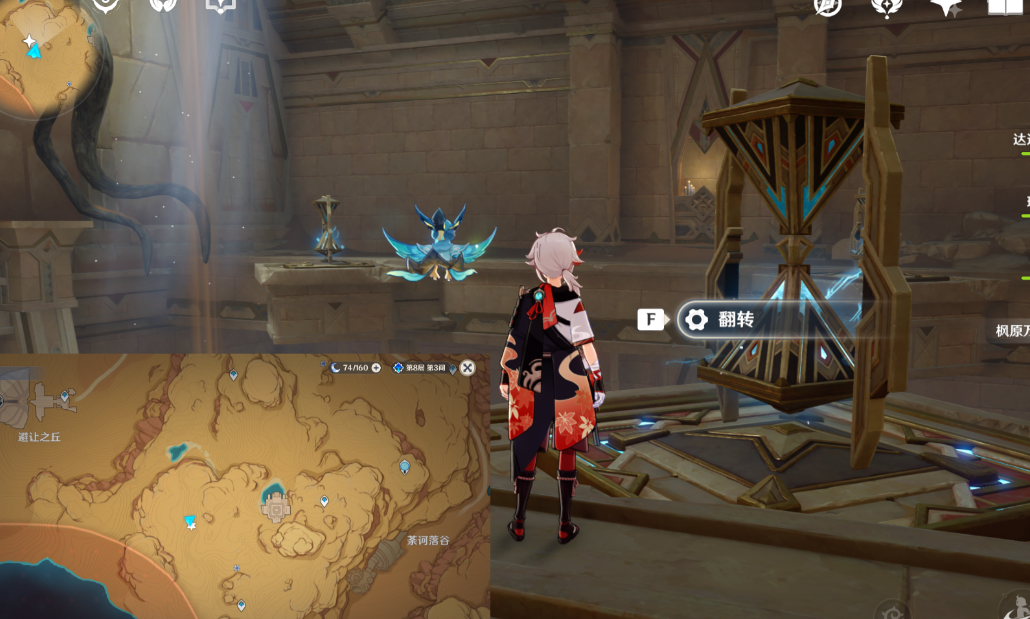Open the book icon in the top-right corner
Viewport: 1030px width, 619px height.
[1003, 7]
